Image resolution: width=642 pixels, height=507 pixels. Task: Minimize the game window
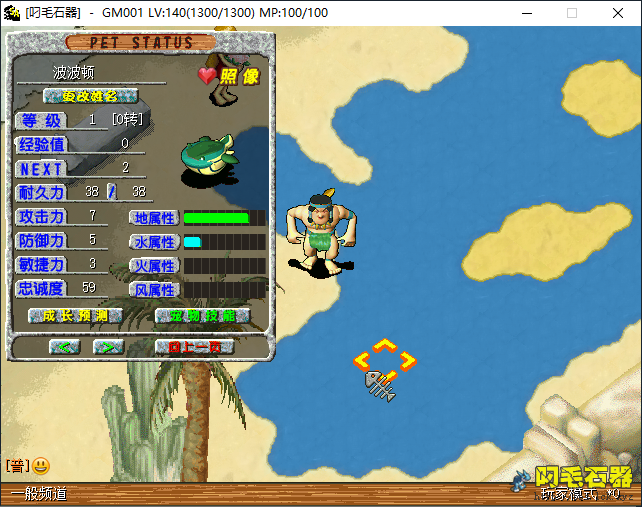coord(526,13)
